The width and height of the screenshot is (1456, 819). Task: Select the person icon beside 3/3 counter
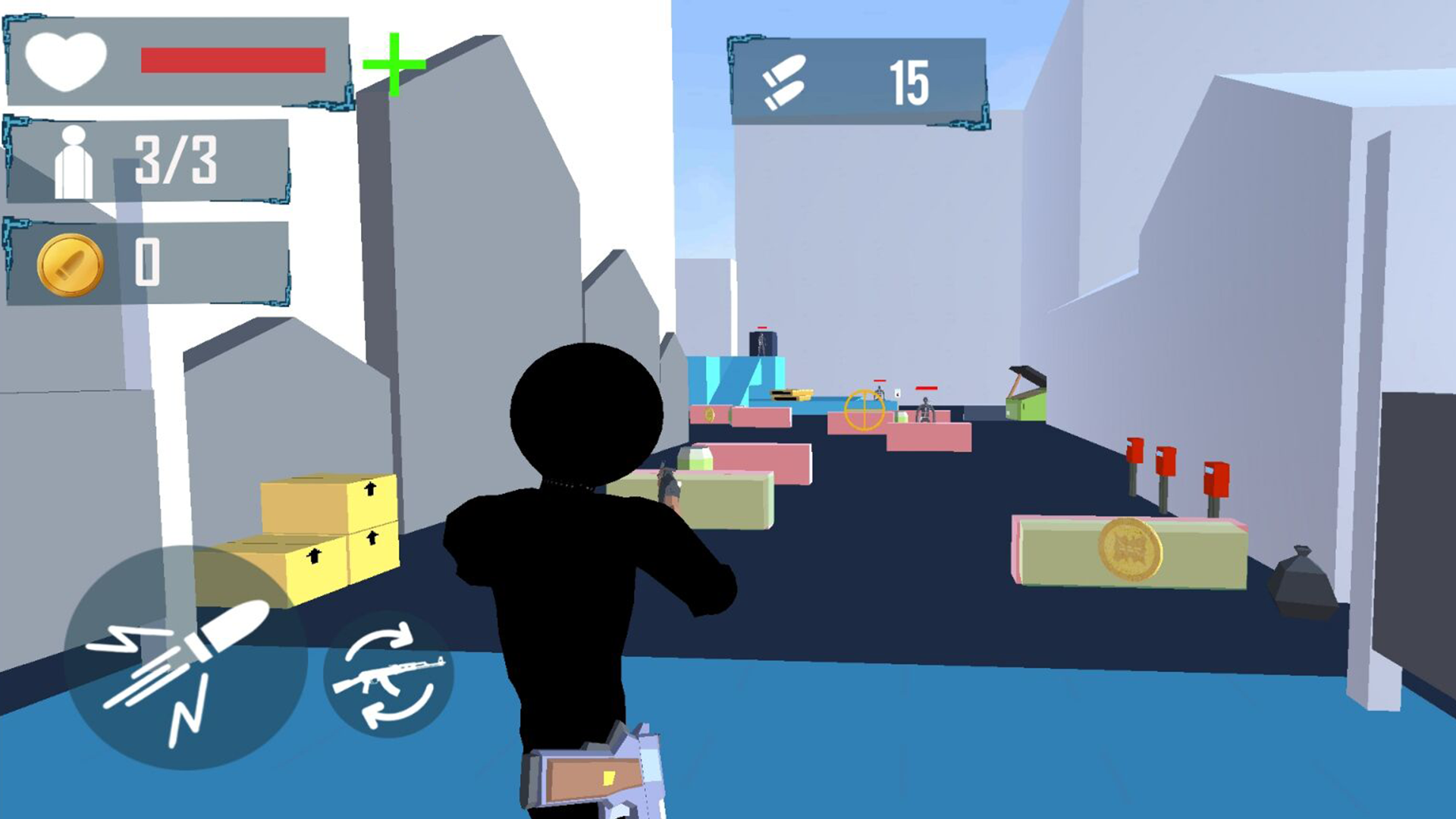72,161
